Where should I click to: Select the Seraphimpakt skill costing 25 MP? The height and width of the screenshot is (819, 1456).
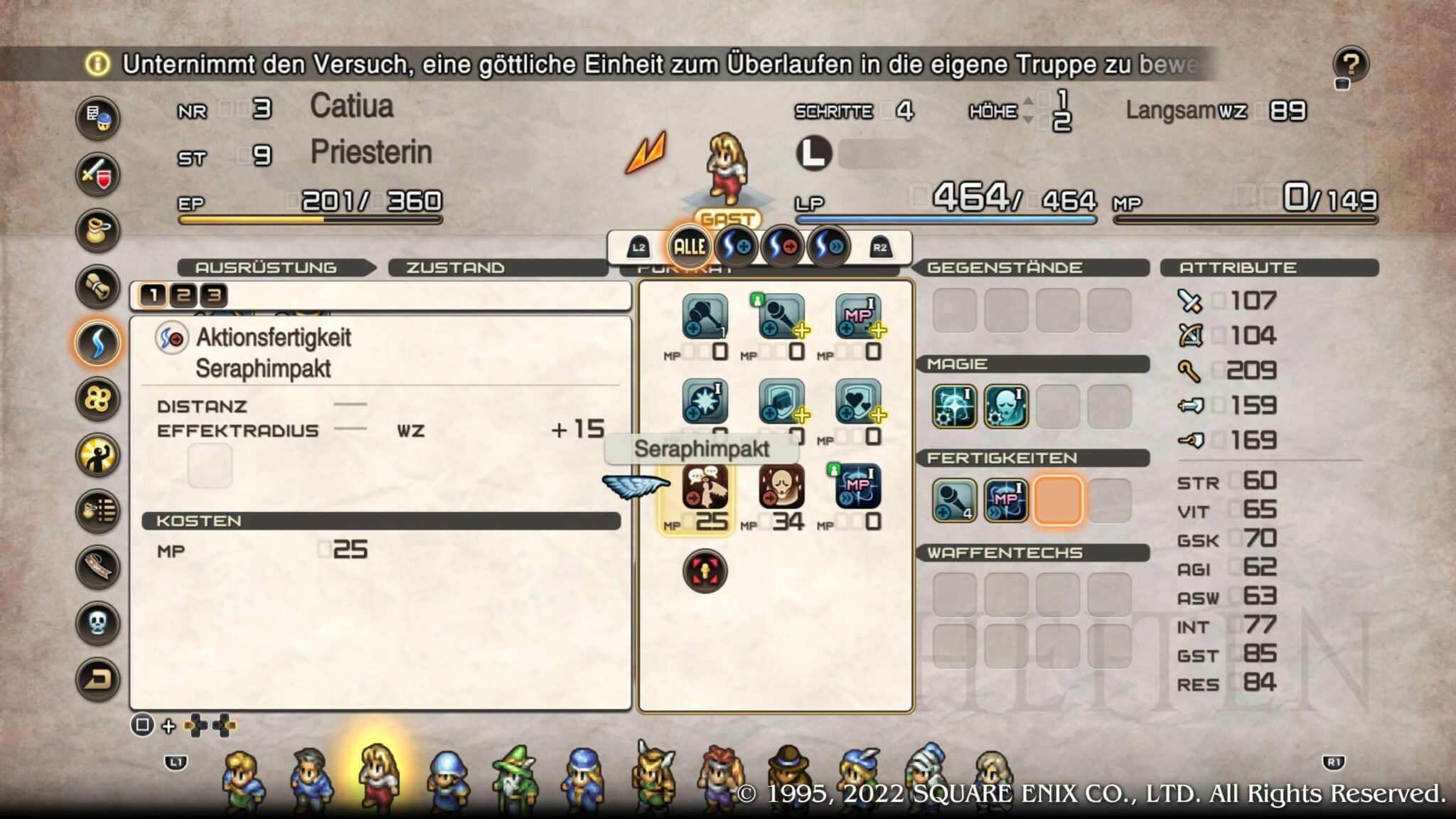click(705, 487)
